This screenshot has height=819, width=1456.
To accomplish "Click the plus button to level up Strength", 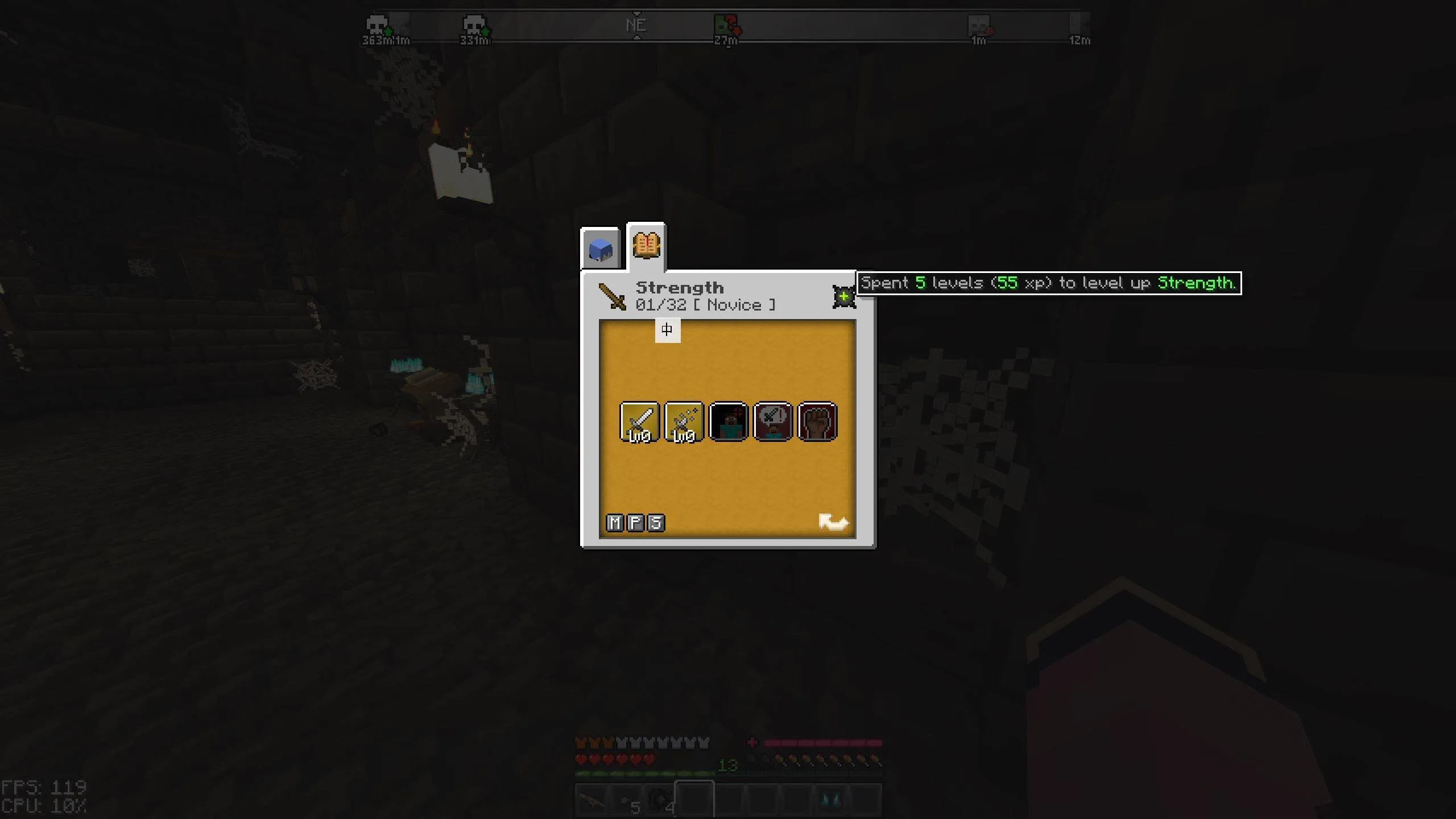I will 843,296.
